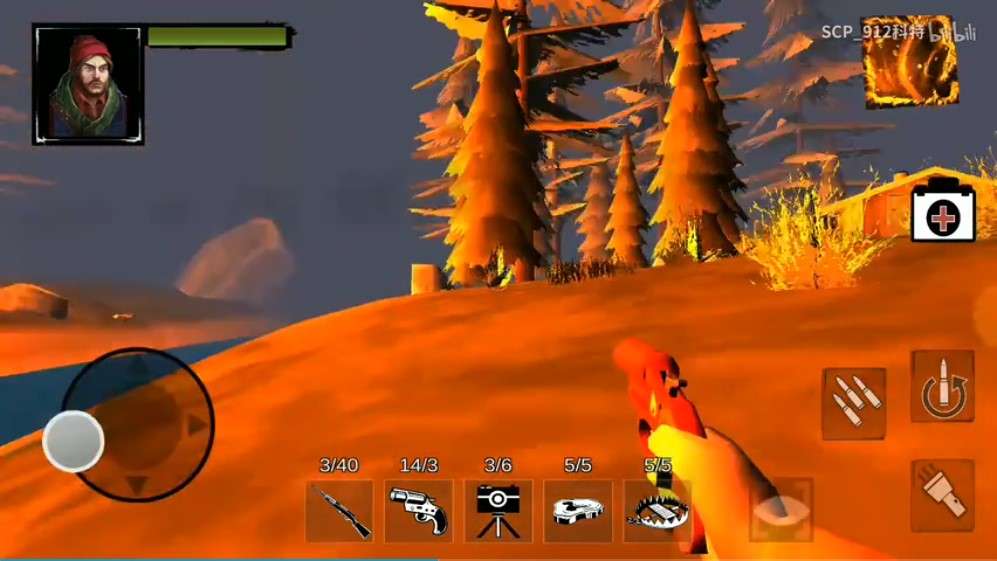Image resolution: width=997 pixels, height=561 pixels.
Task: Click the hunter character portrait
Action: tap(88, 85)
